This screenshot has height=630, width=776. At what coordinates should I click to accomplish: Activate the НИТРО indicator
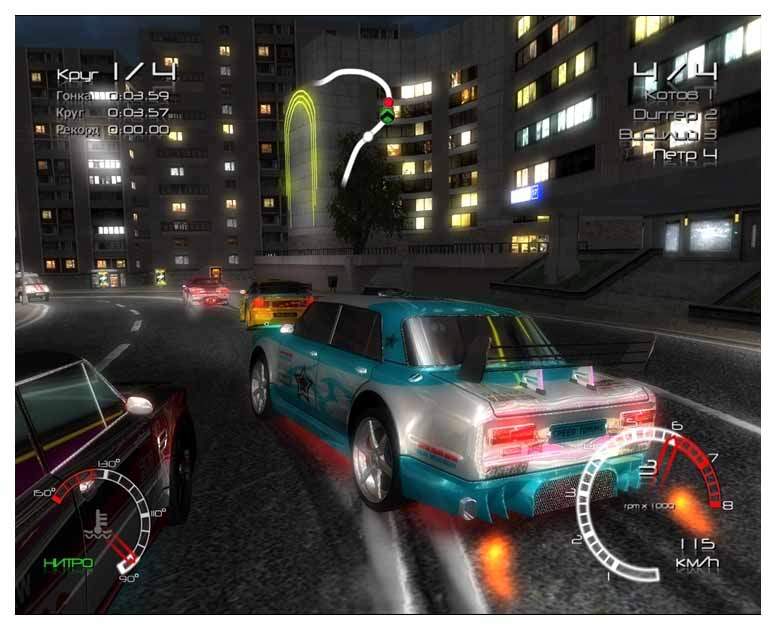click(68, 563)
